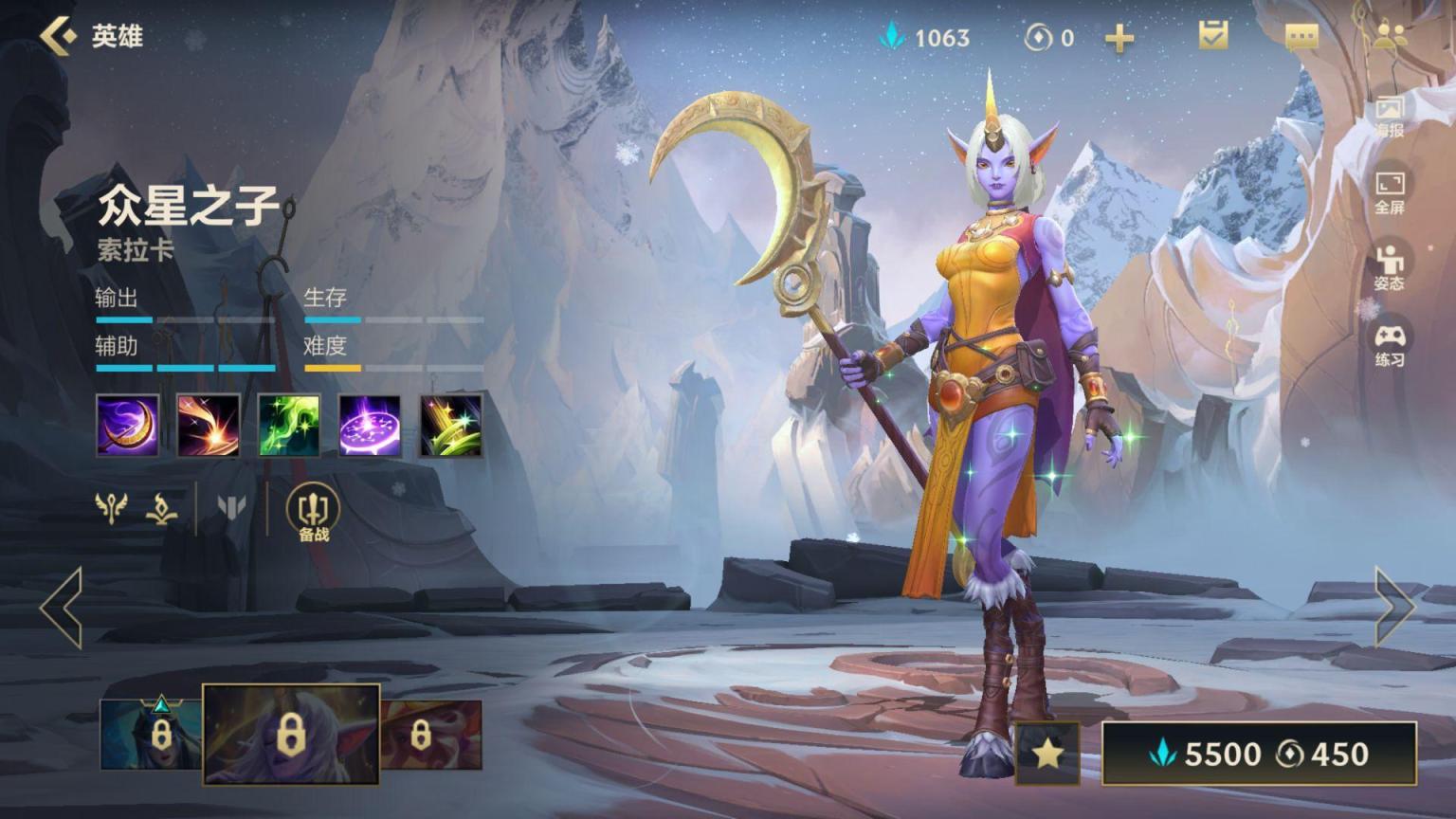This screenshot has width=1456, height=819.
Task: Buy champion for 5500 or 450
Action: pyautogui.click(x=1259, y=754)
